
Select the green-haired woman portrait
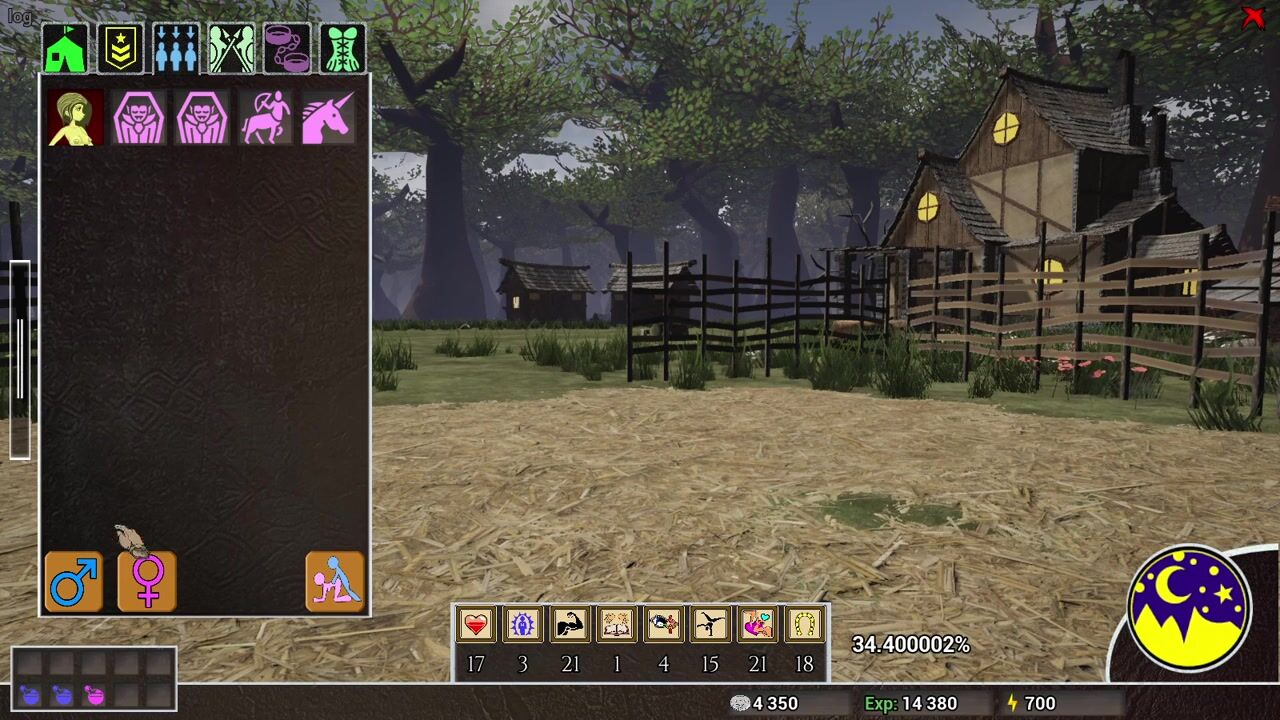75,118
